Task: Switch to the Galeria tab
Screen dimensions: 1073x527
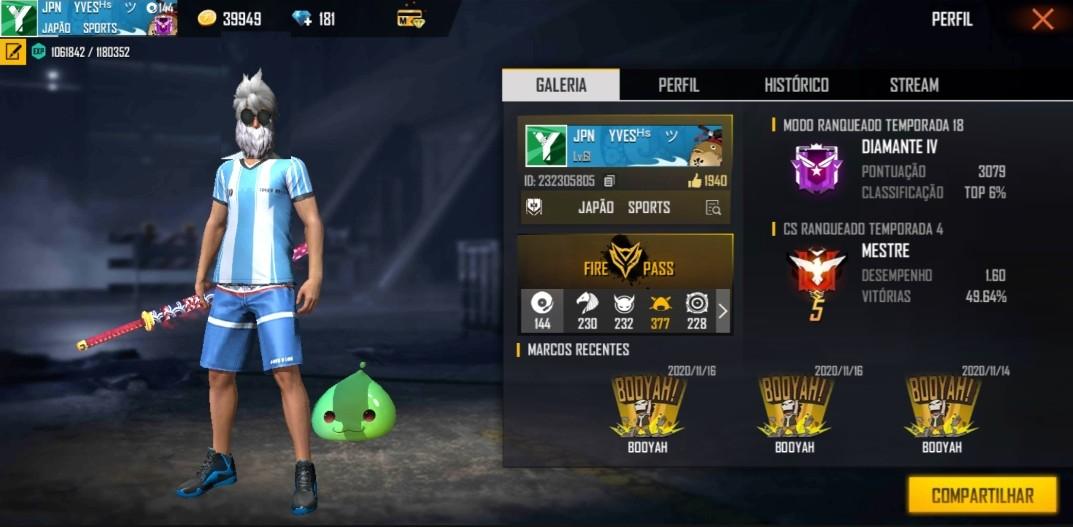Action: [x=561, y=85]
